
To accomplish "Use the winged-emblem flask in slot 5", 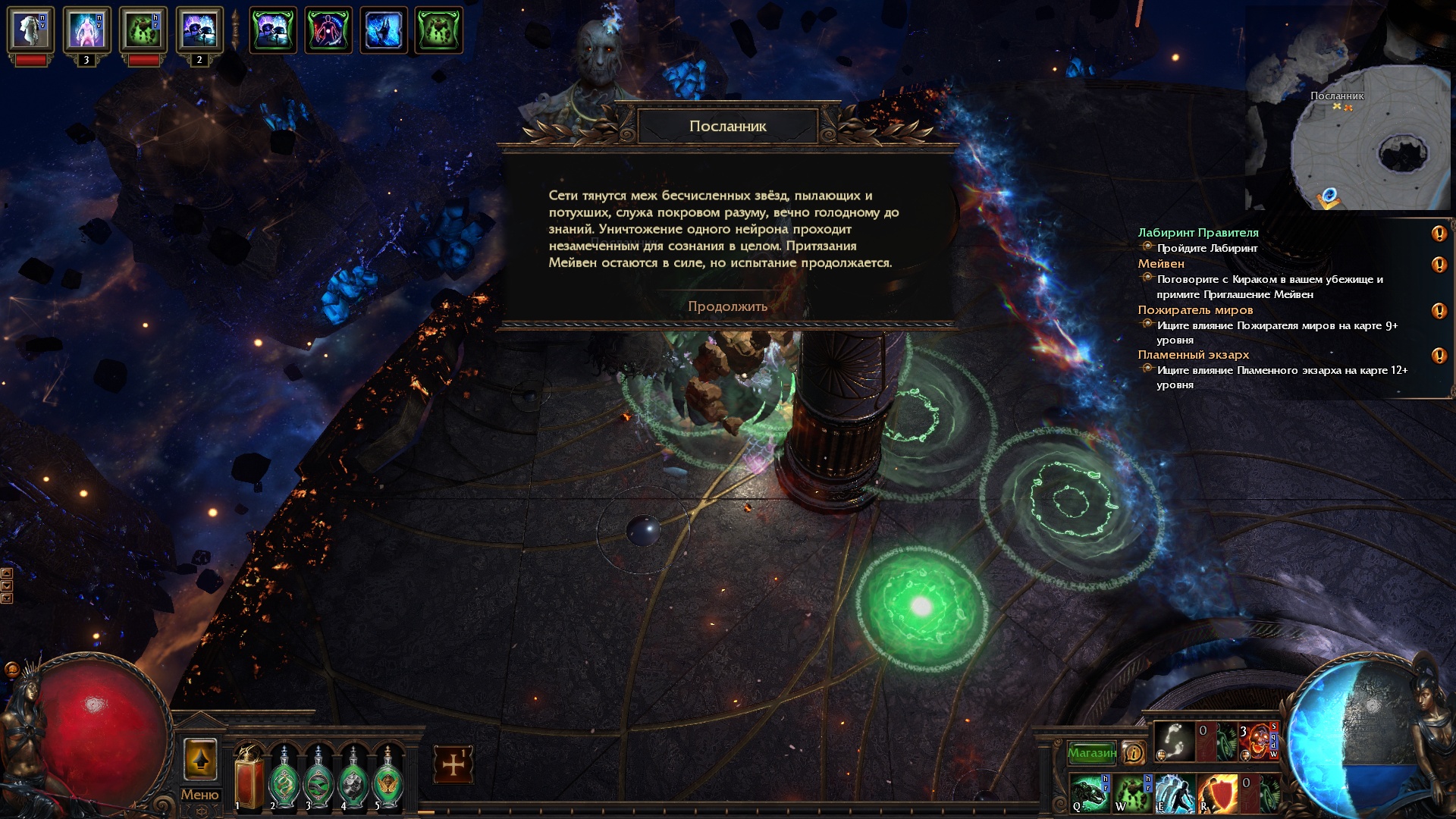I will coord(388,779).
